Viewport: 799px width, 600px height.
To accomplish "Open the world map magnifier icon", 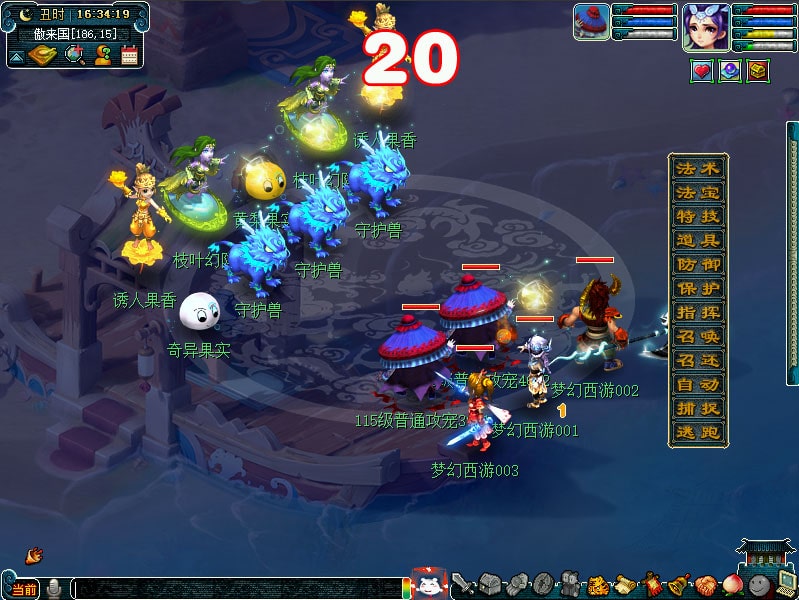I will pos(74,55).
